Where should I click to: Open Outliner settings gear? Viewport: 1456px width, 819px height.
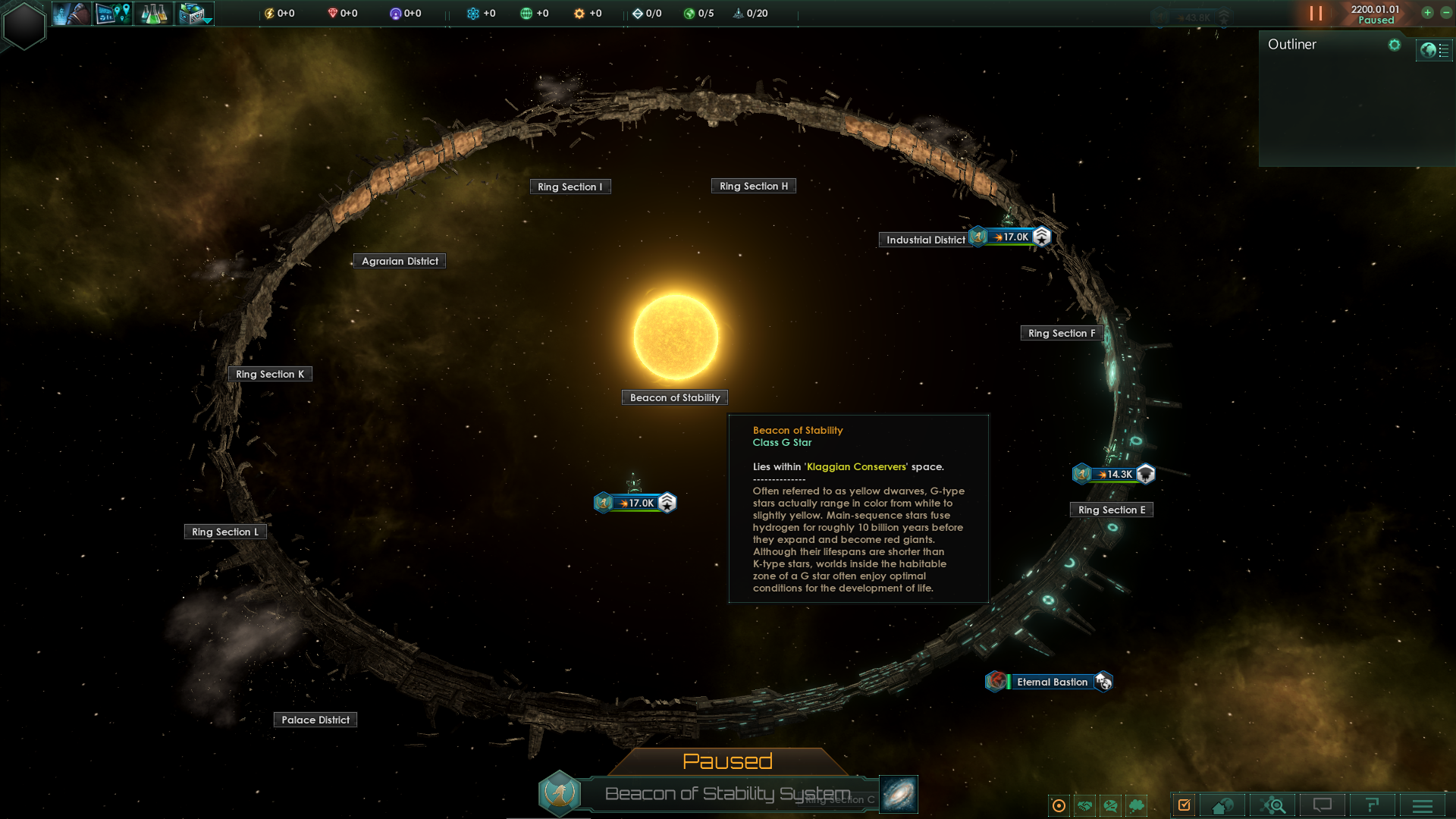coord(1394,45)
